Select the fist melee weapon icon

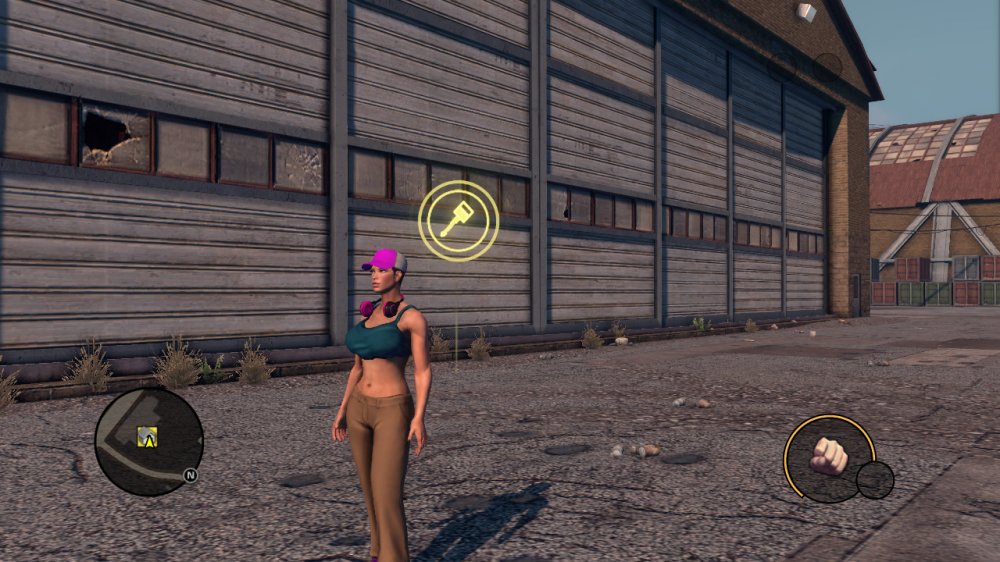(x=827, y=456)
